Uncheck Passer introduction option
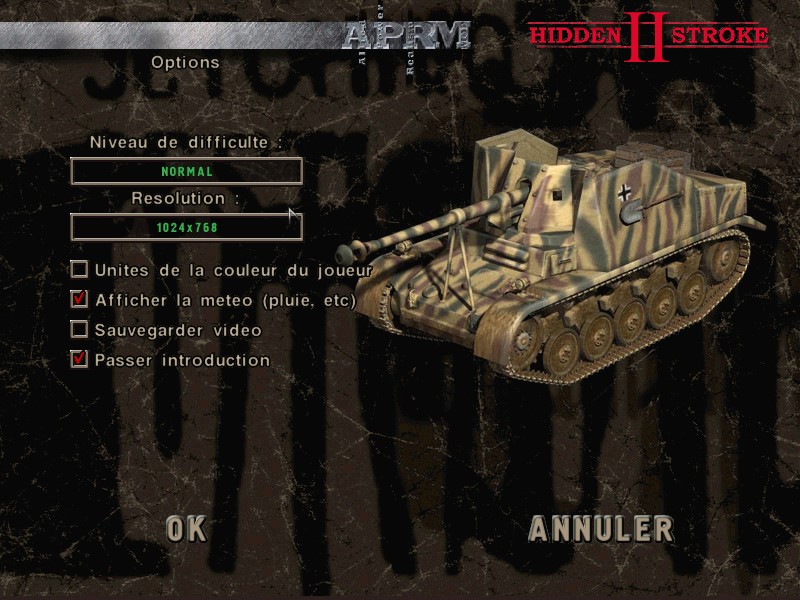This screenshot has height=600, width=800. (79, 359)
